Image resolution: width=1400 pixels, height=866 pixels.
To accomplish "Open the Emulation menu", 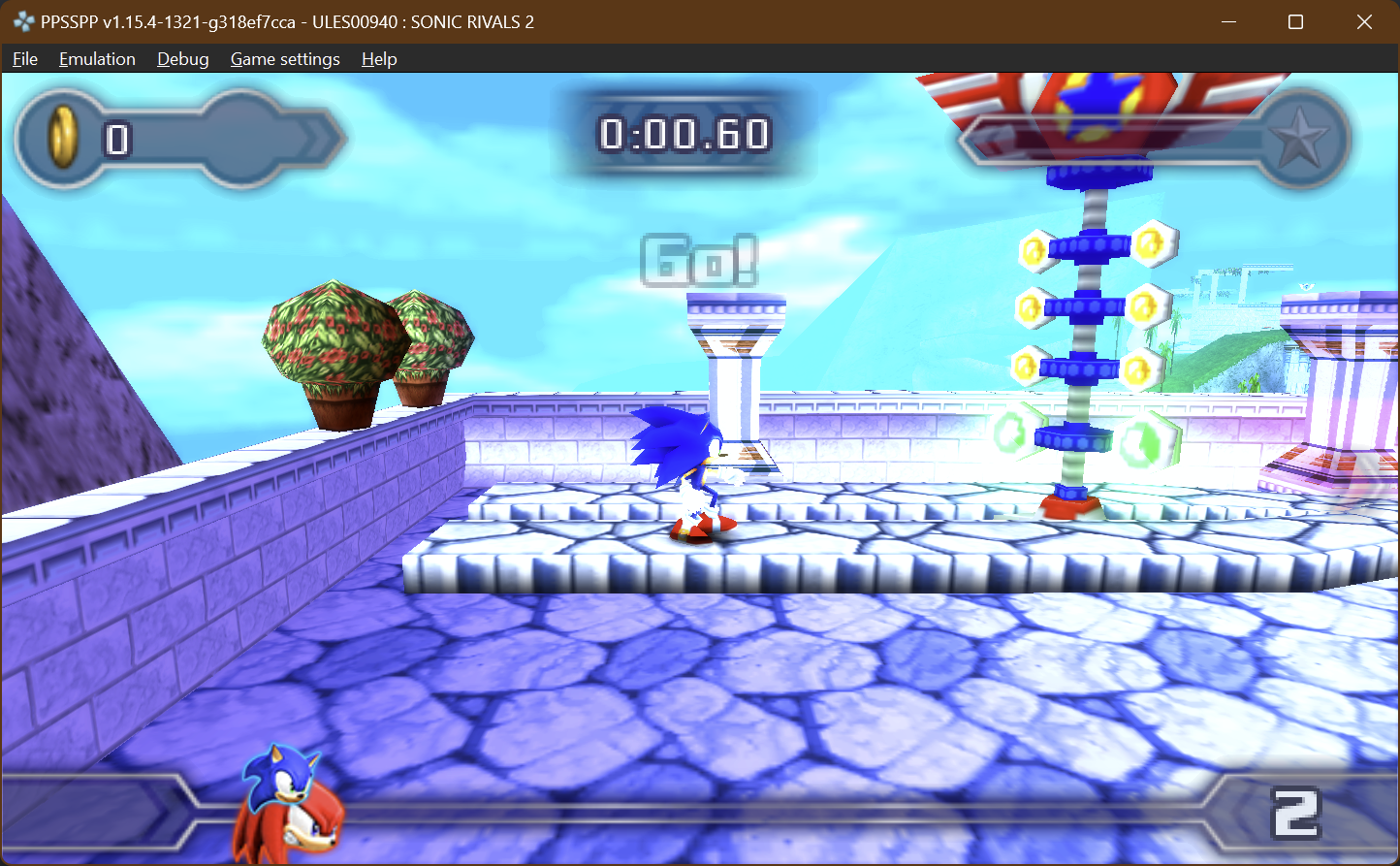I will pyautogui.click(x=97, y=59).
